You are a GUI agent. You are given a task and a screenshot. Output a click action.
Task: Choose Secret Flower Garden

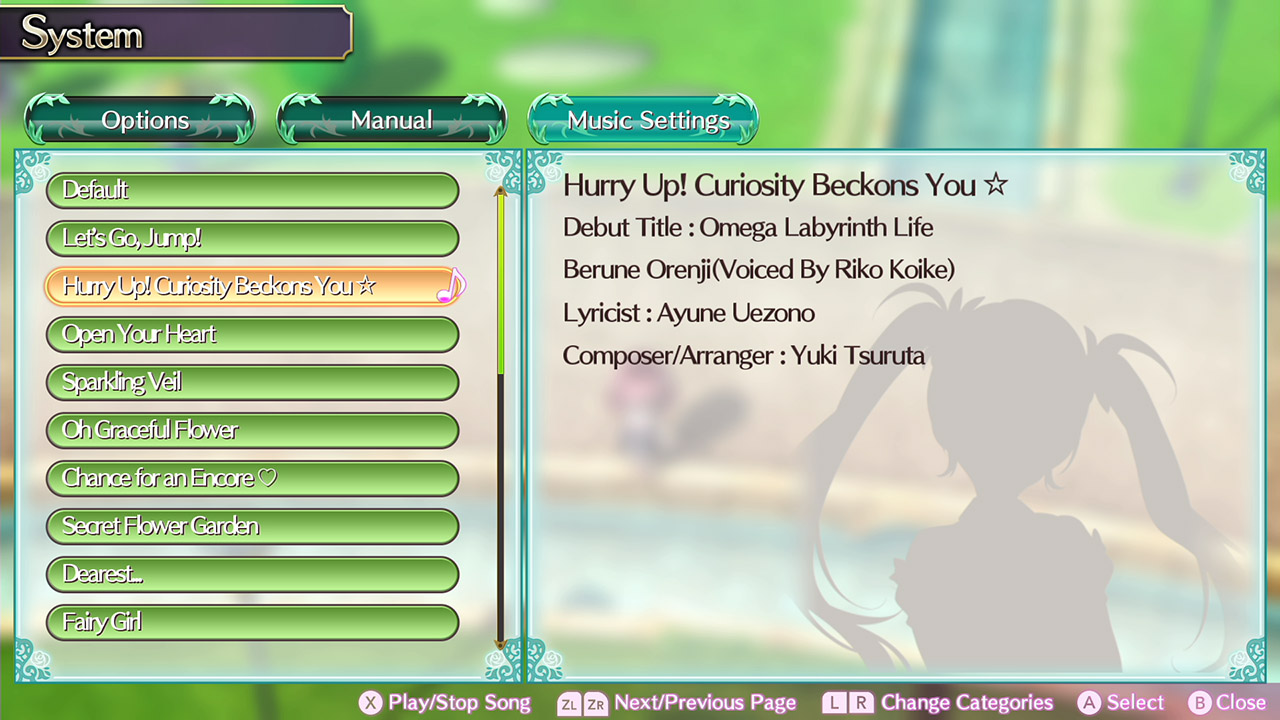tap(252, 526)
